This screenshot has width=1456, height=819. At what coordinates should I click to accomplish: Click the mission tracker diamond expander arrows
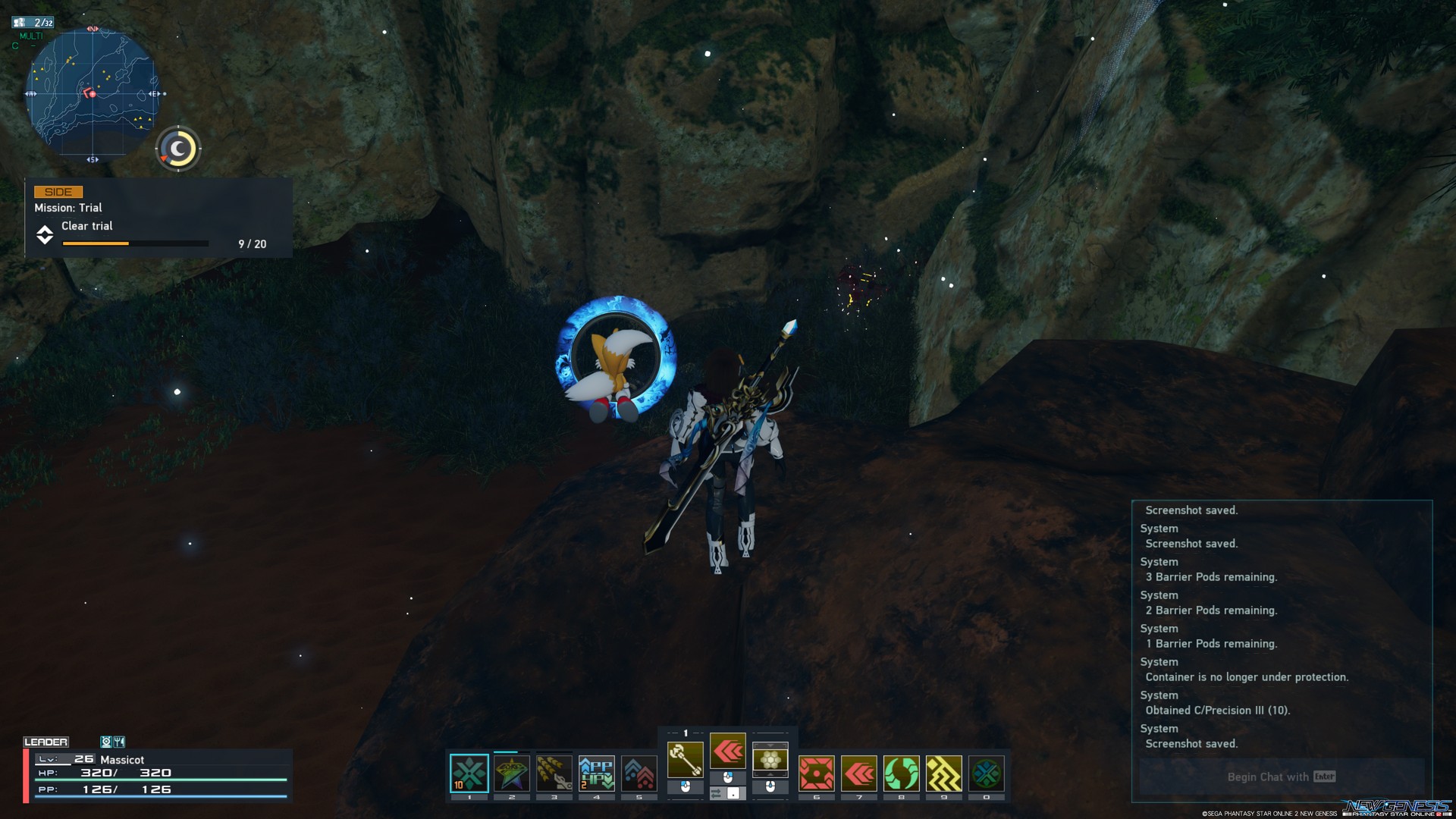[x=45, y=236]
